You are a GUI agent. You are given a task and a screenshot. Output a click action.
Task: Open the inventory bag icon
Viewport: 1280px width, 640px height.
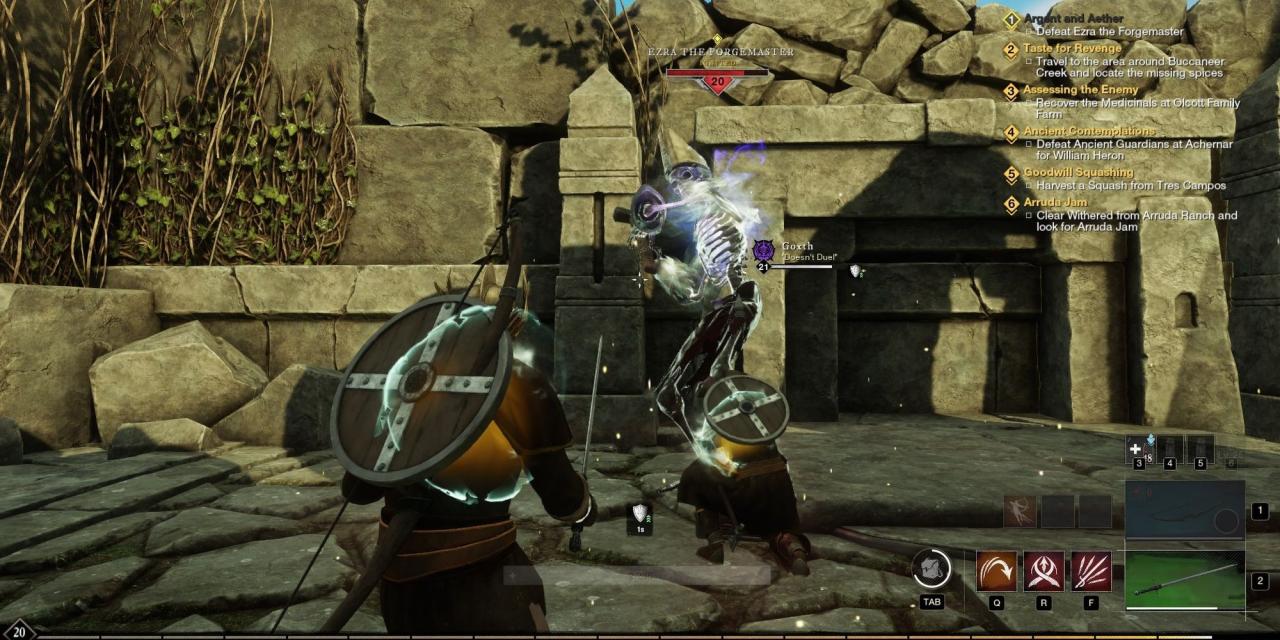click(x=932, y=568)
